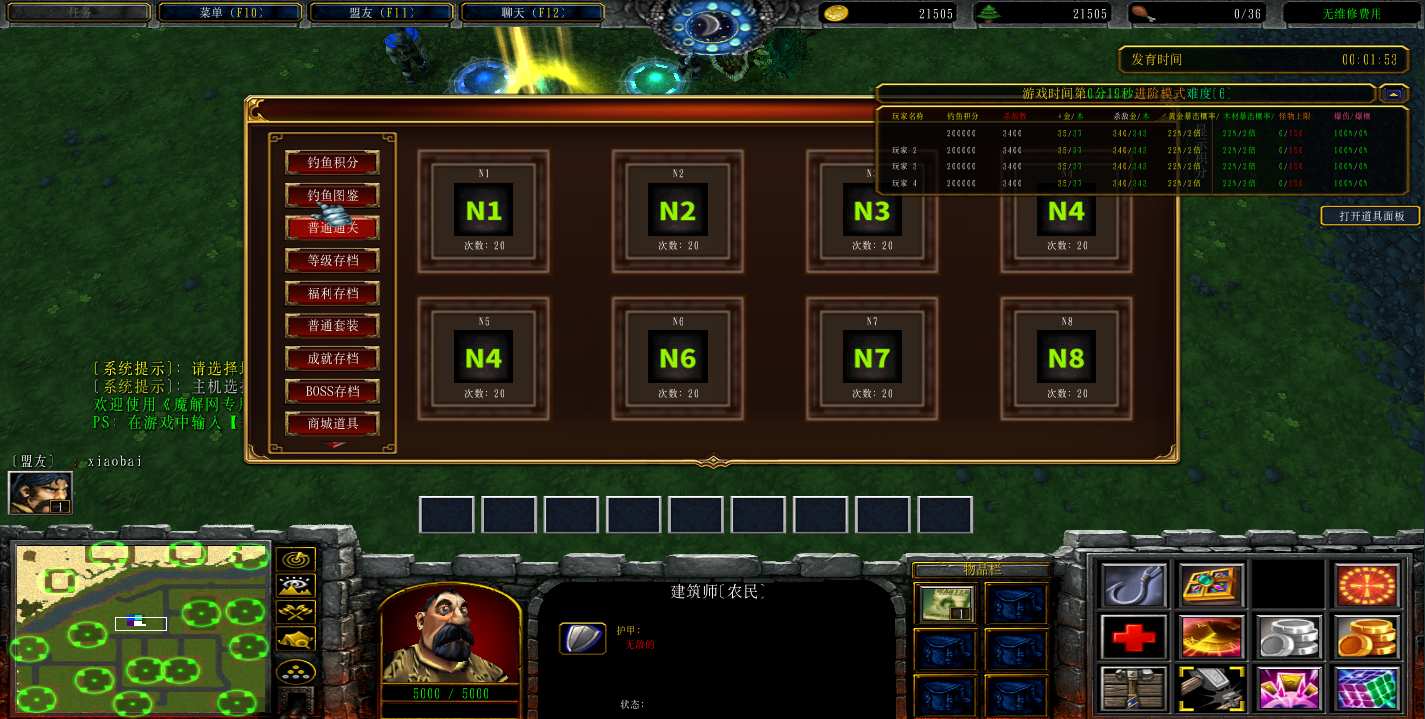Select the 钓鱼积分 category
This screenshot has width=1425, height=719.
(x=333, y=162)
